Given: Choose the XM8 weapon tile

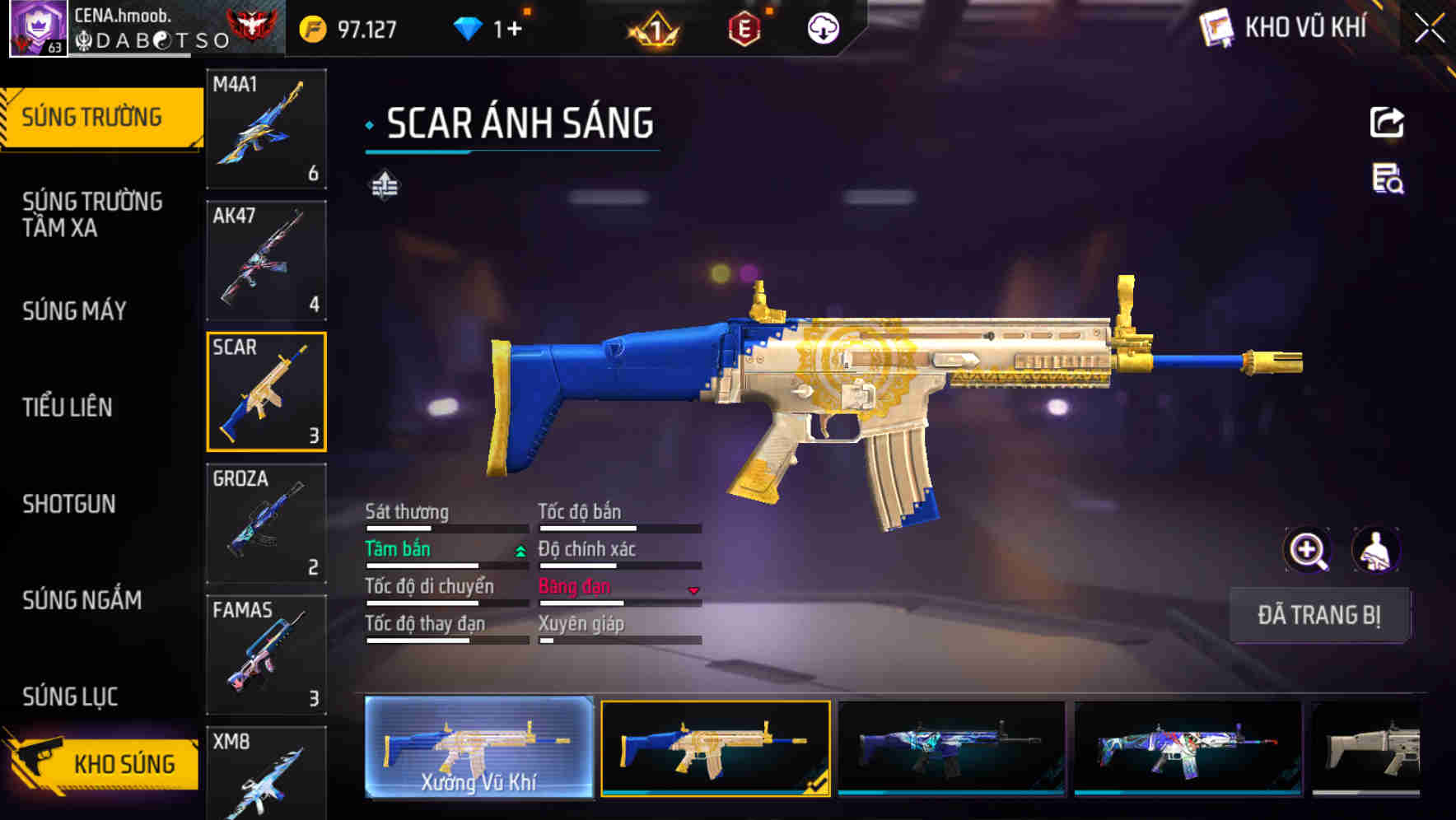Looking at the screenshot, I should (266, 772).
